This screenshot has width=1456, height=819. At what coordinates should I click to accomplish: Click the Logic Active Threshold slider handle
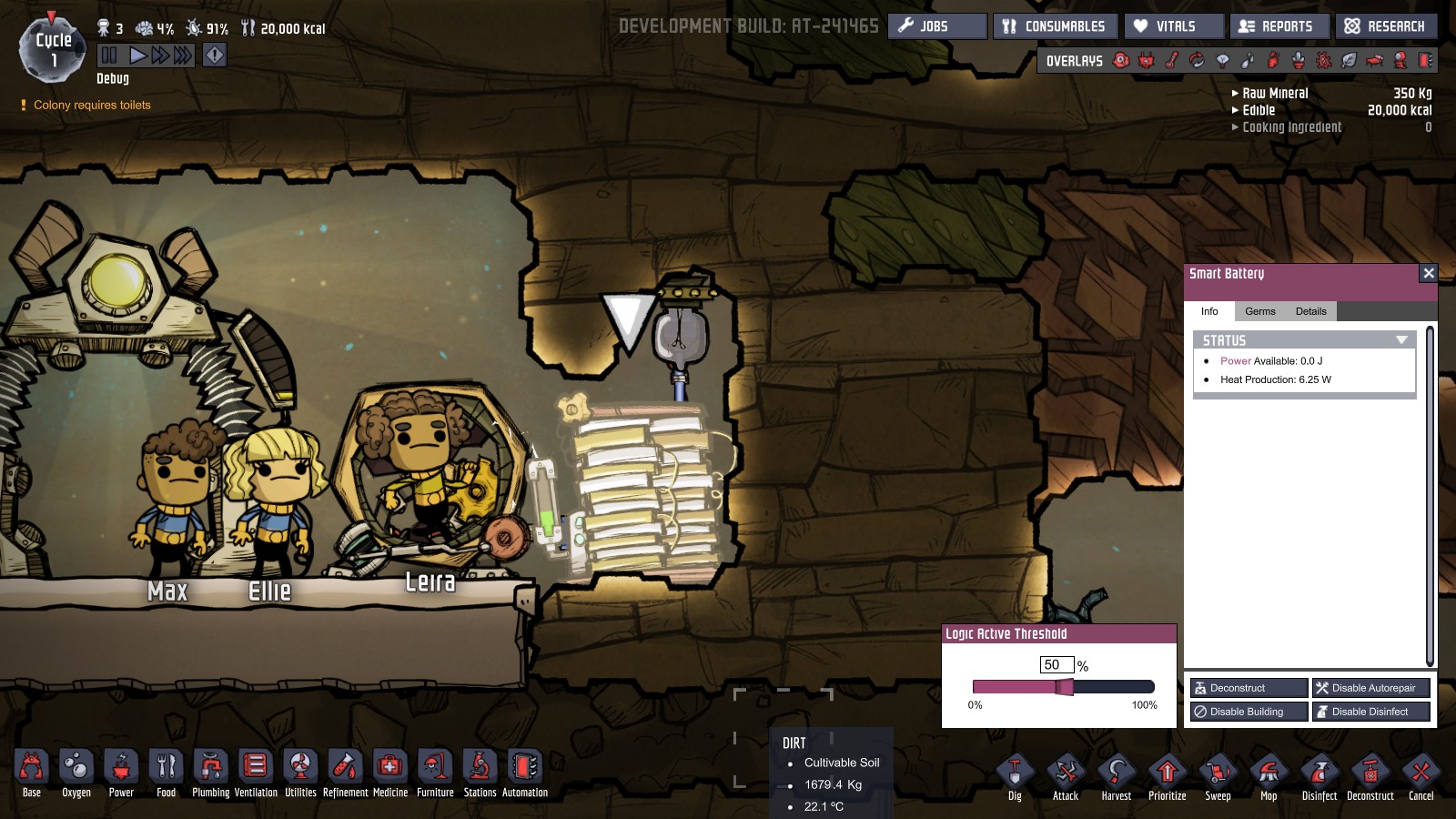click(1064, 687)
